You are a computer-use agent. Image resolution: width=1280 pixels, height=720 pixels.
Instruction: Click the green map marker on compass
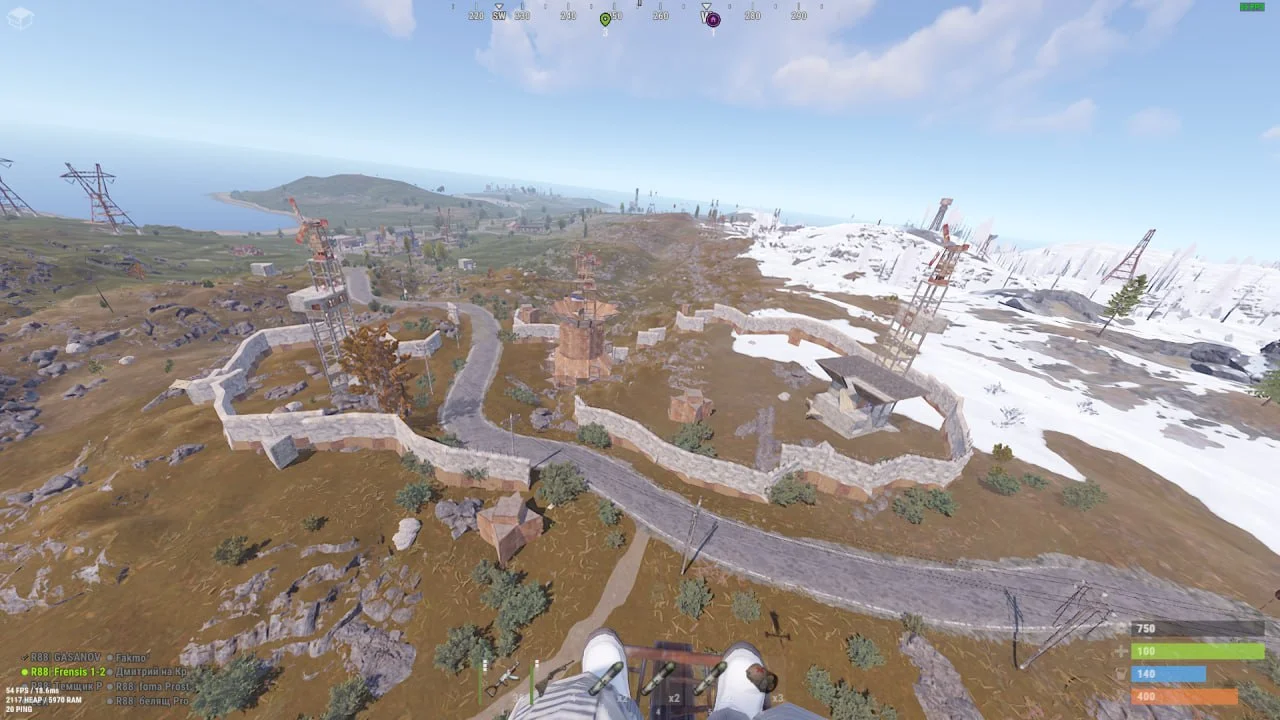click(605, 19)
